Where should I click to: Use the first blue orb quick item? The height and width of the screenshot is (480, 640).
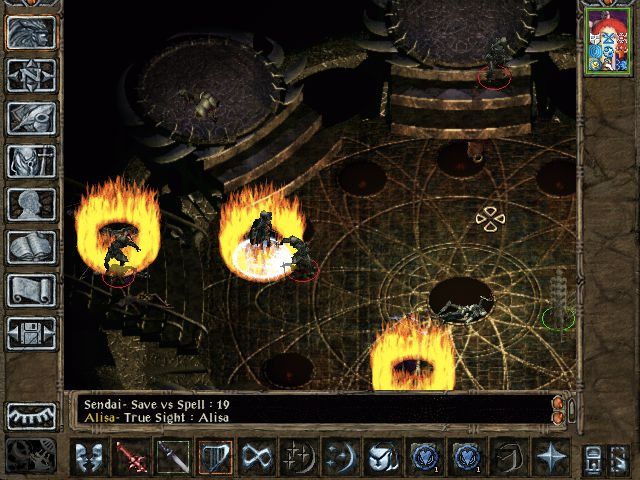424,457
